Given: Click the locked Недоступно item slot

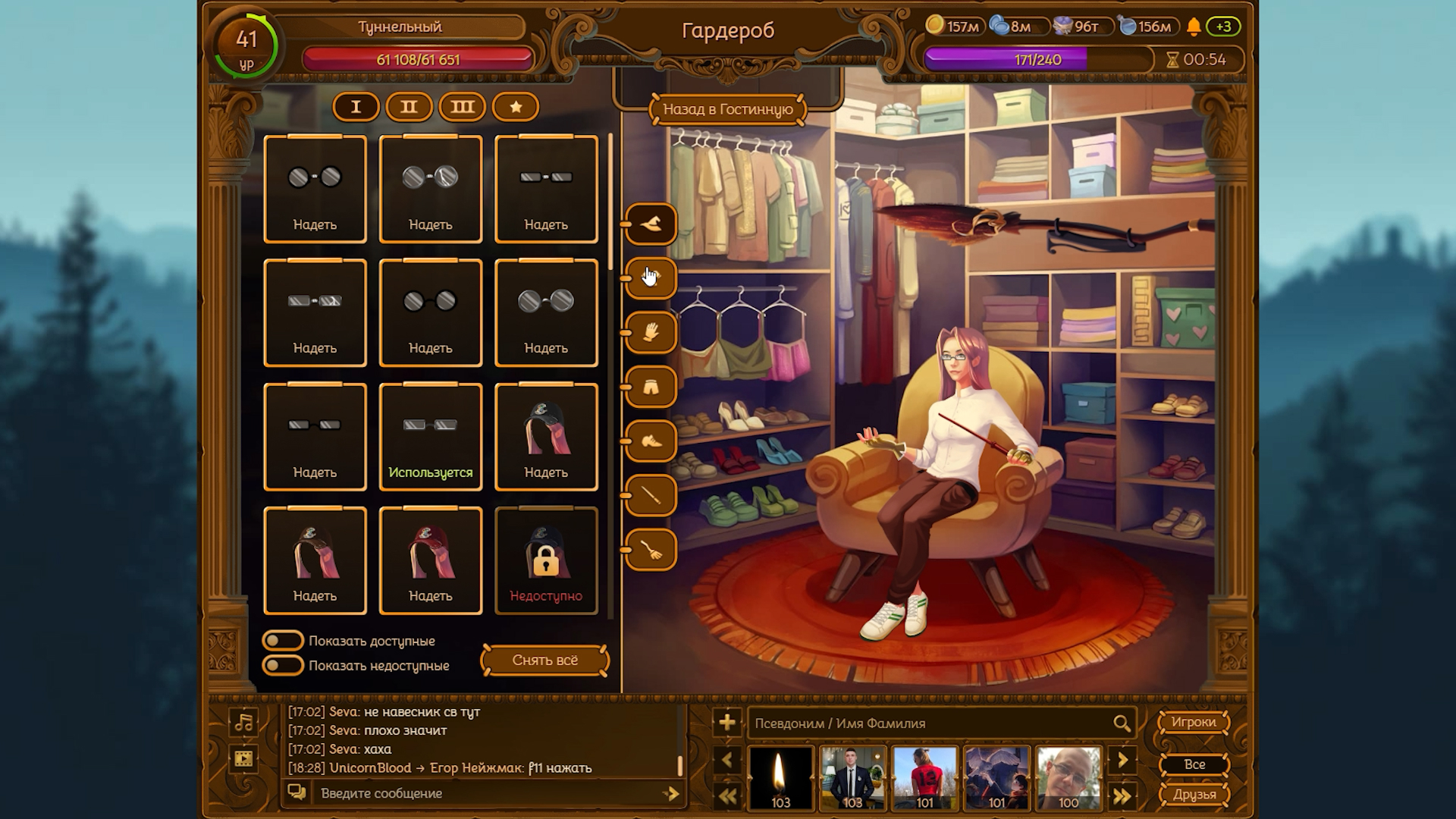Looking at the screenshot, I should point(546,560).
